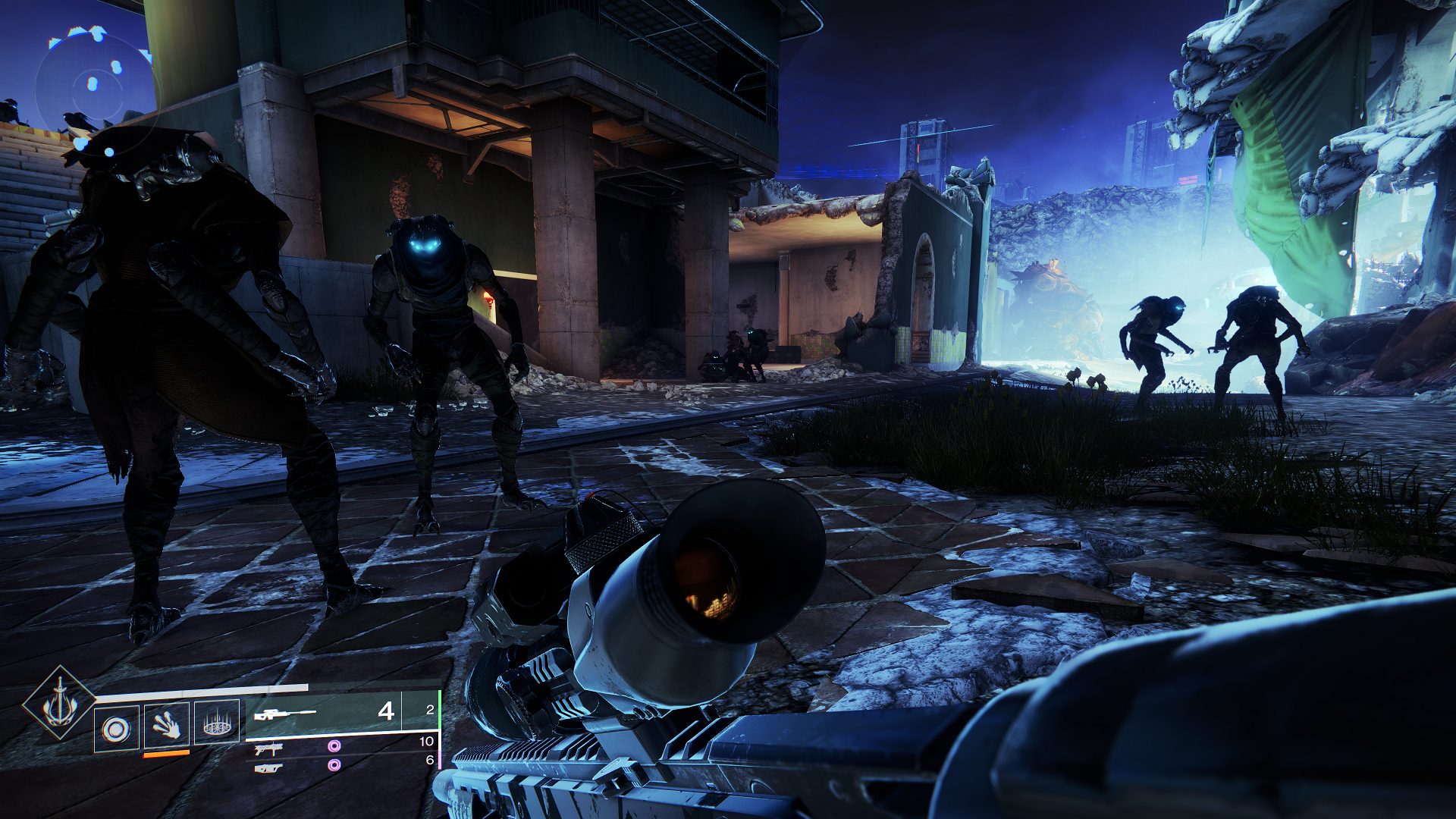Click the heavy ammo reserve count of 6

[428, 758]
